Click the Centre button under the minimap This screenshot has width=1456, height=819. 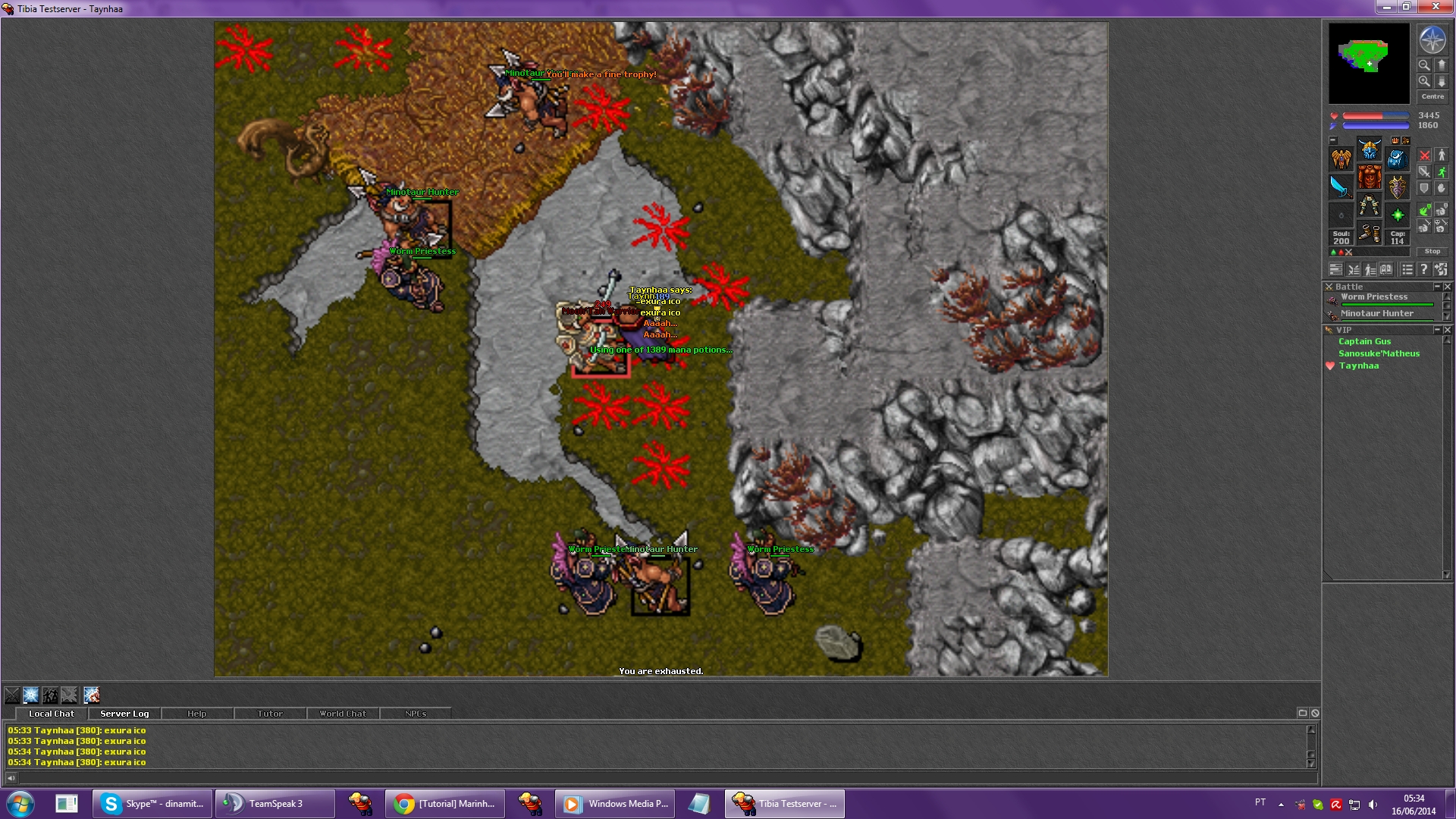tap(1432, 96)
